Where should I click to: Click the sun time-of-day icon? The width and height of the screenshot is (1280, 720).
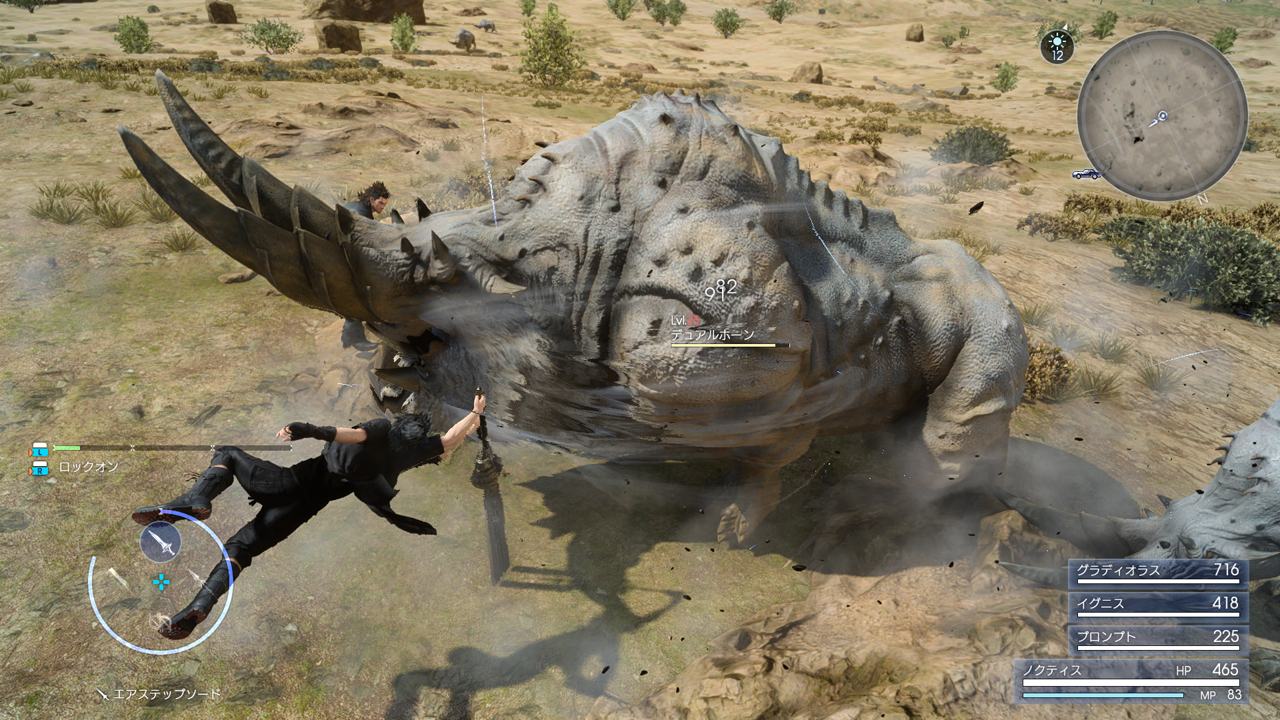(x=1057, y=43)
